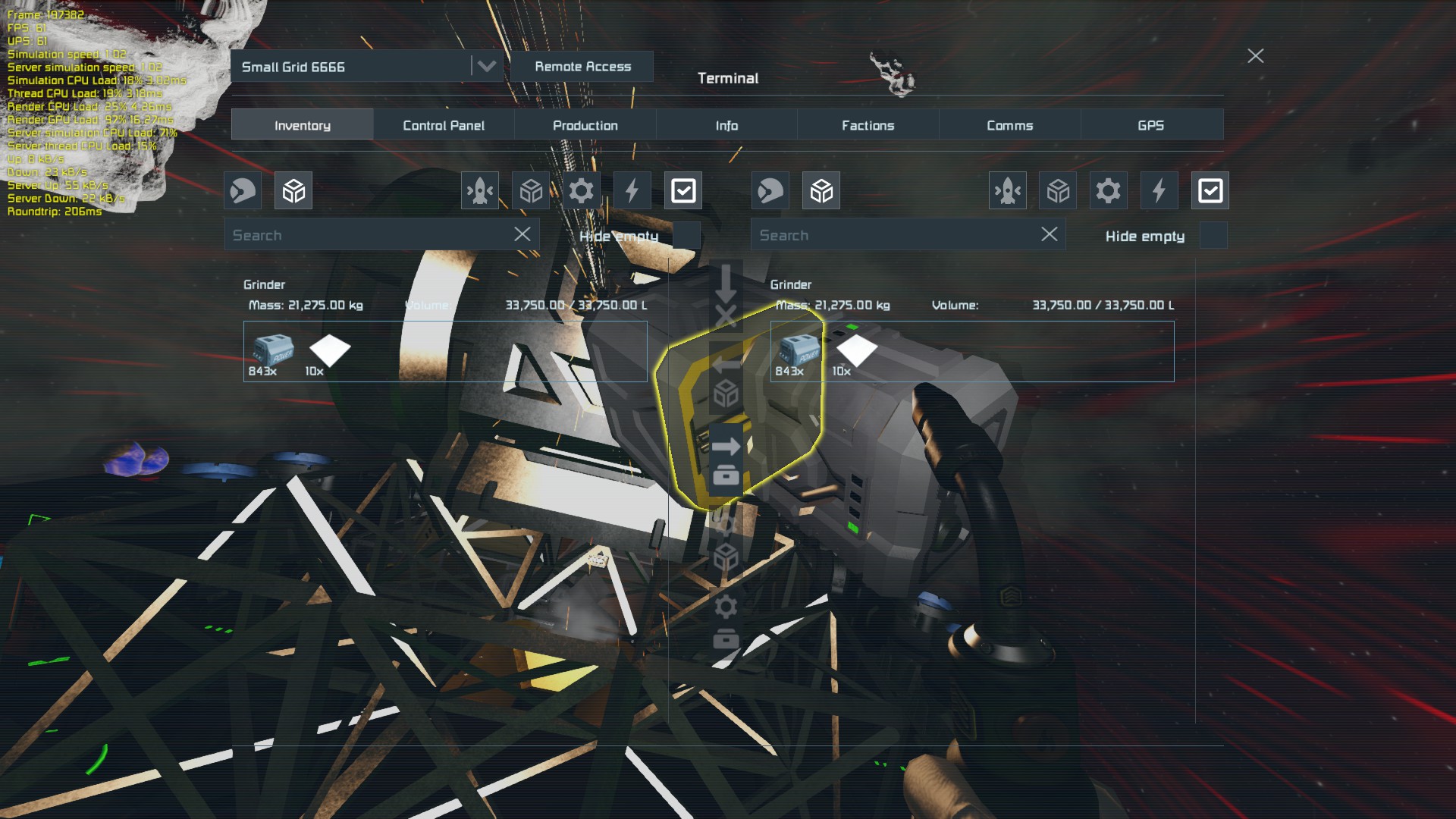Open the Production tab
The width and height of the screenshot is (1456, 819).
pyautogui.click(x=585, y=125)
